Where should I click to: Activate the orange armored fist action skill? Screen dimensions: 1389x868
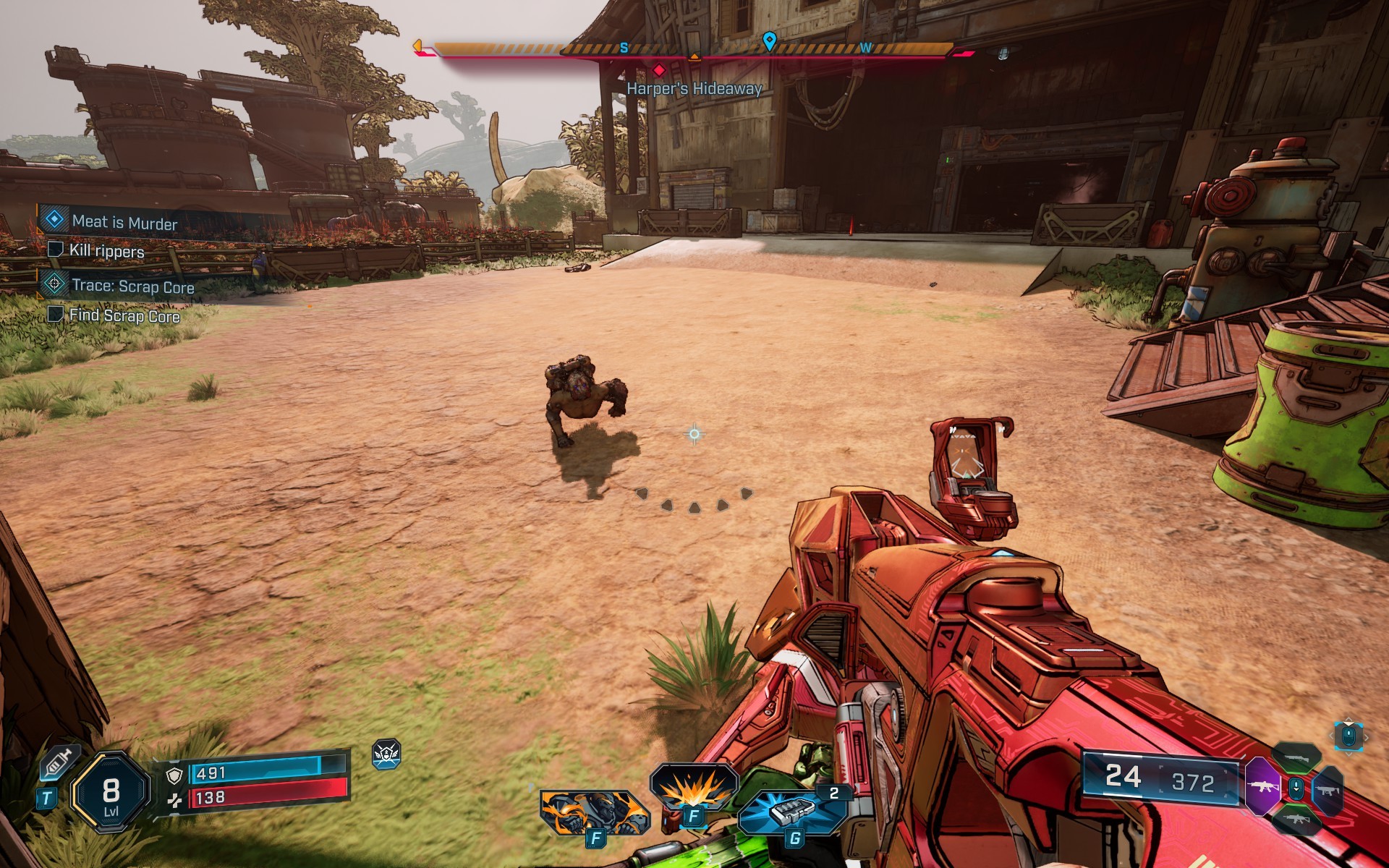[x=593, y=812]
